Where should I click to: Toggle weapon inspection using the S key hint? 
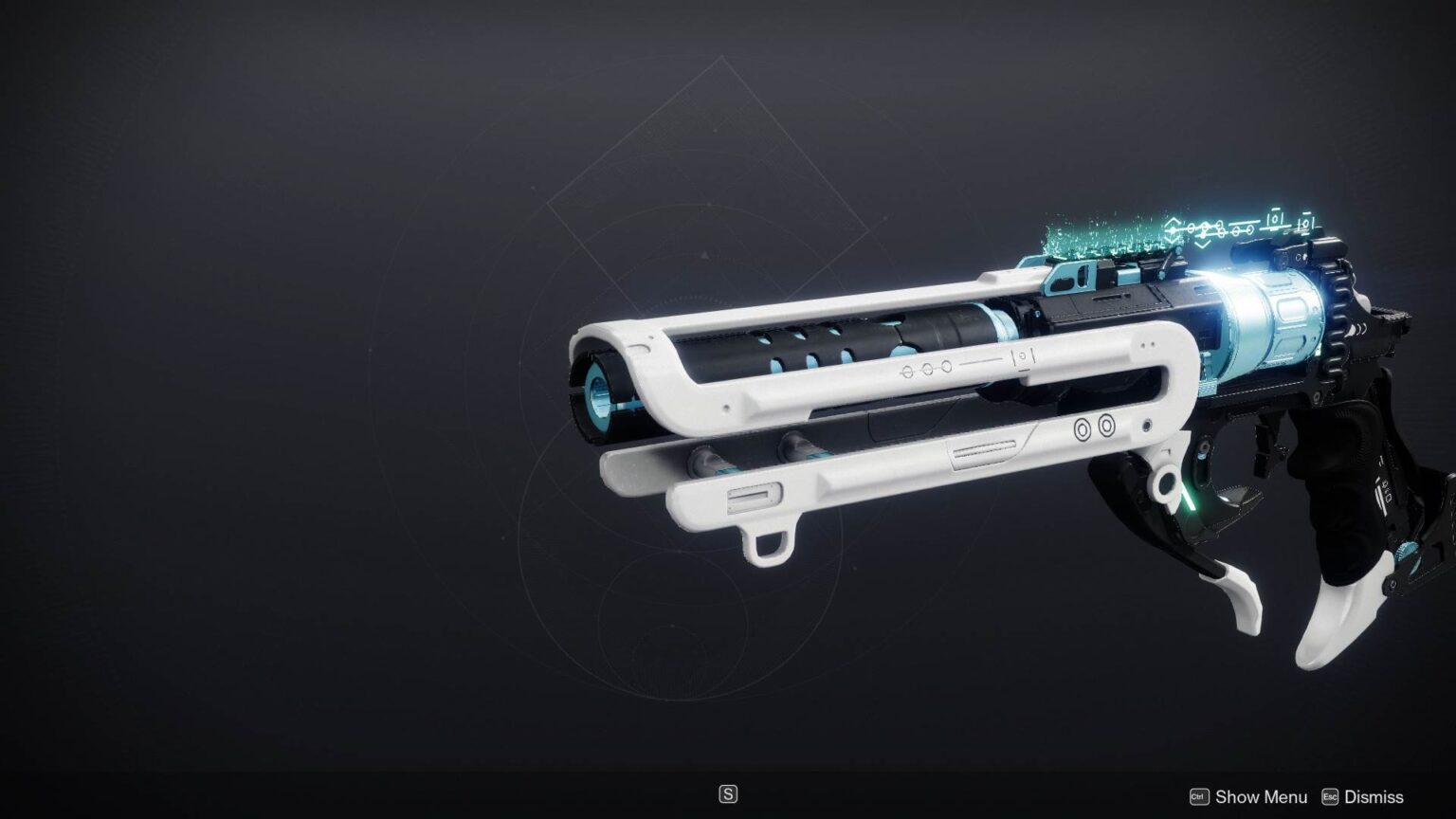point(728,793)
